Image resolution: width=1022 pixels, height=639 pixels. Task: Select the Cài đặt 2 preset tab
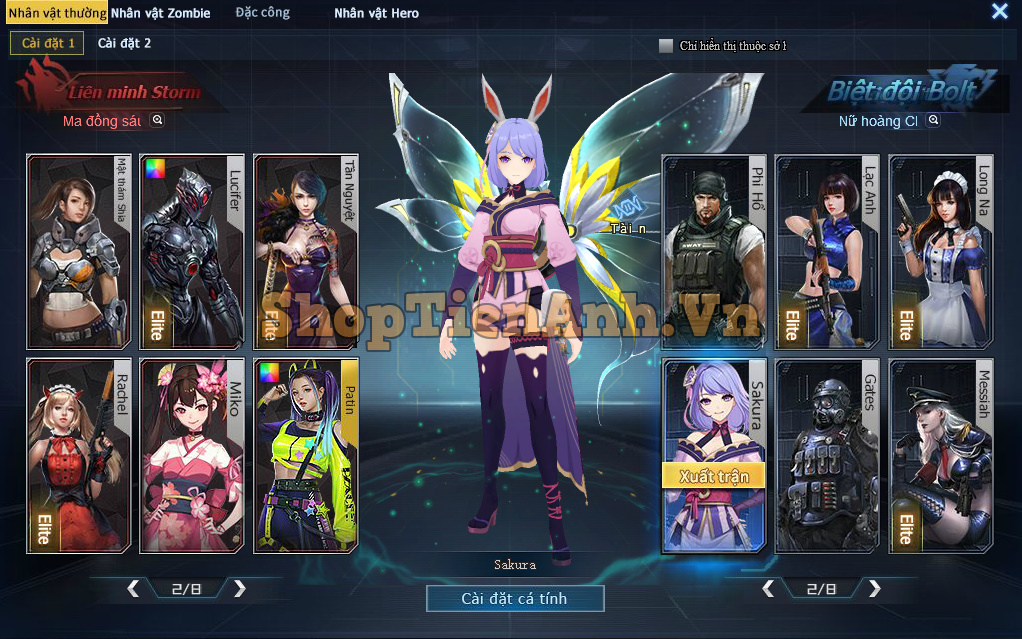tap(124, 43)
